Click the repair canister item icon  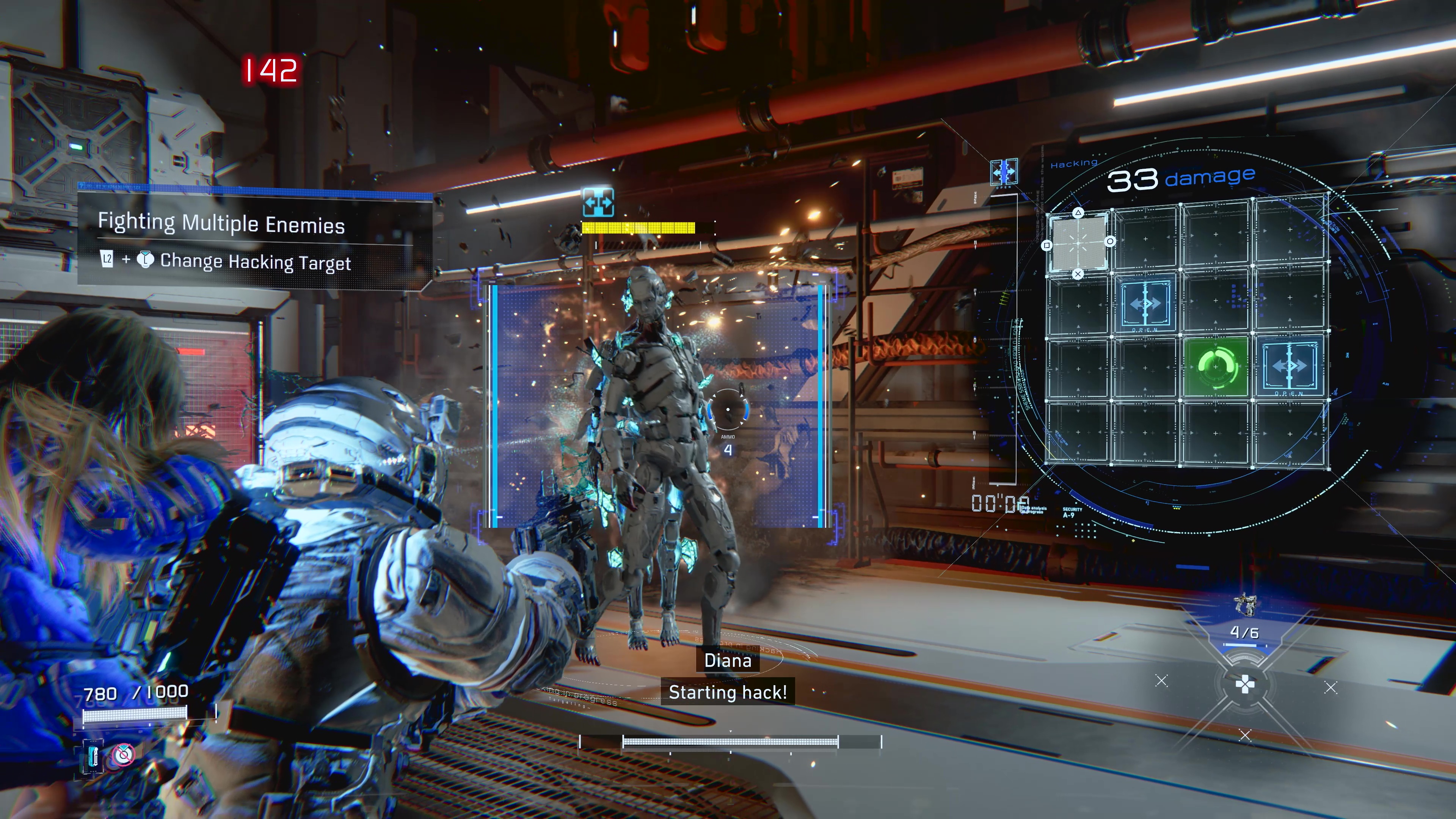coord(93,756)
